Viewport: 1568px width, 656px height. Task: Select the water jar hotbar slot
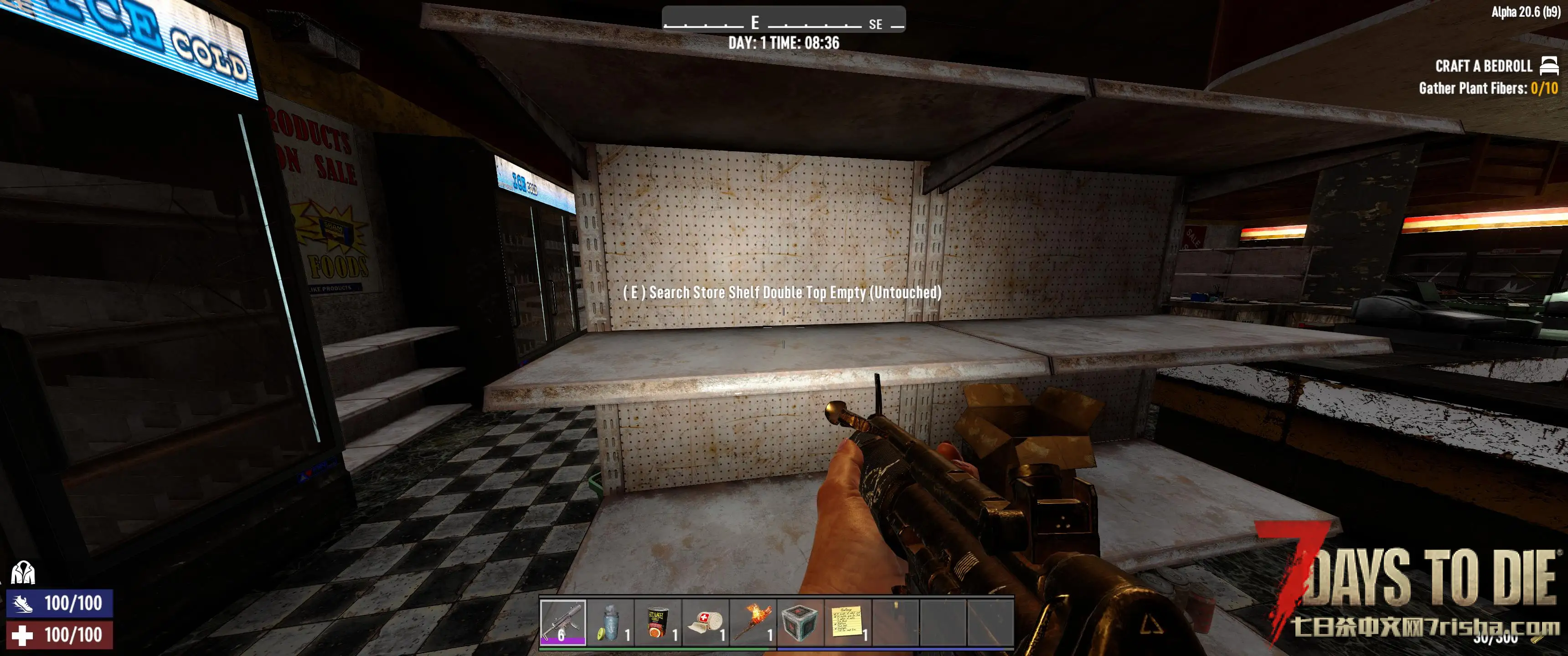point(610,622)
